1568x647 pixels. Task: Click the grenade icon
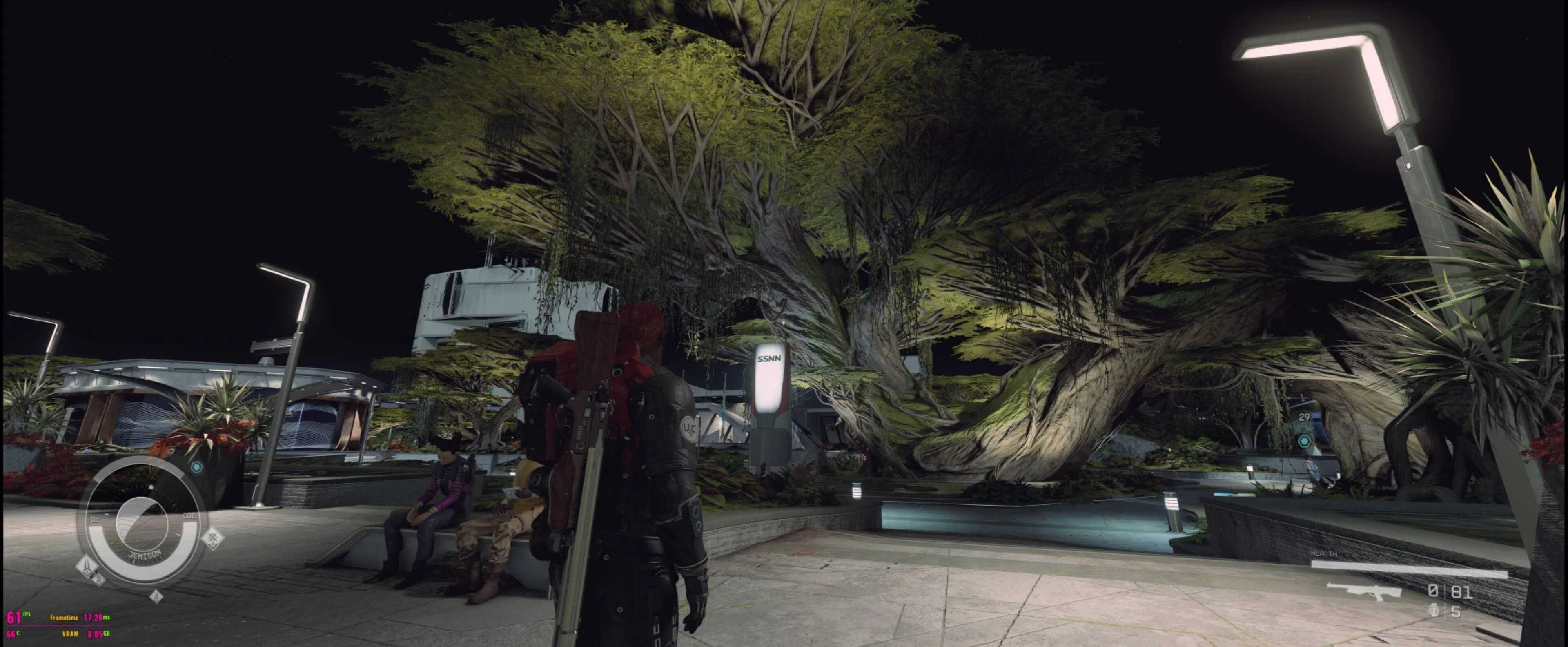point(1435,611)
